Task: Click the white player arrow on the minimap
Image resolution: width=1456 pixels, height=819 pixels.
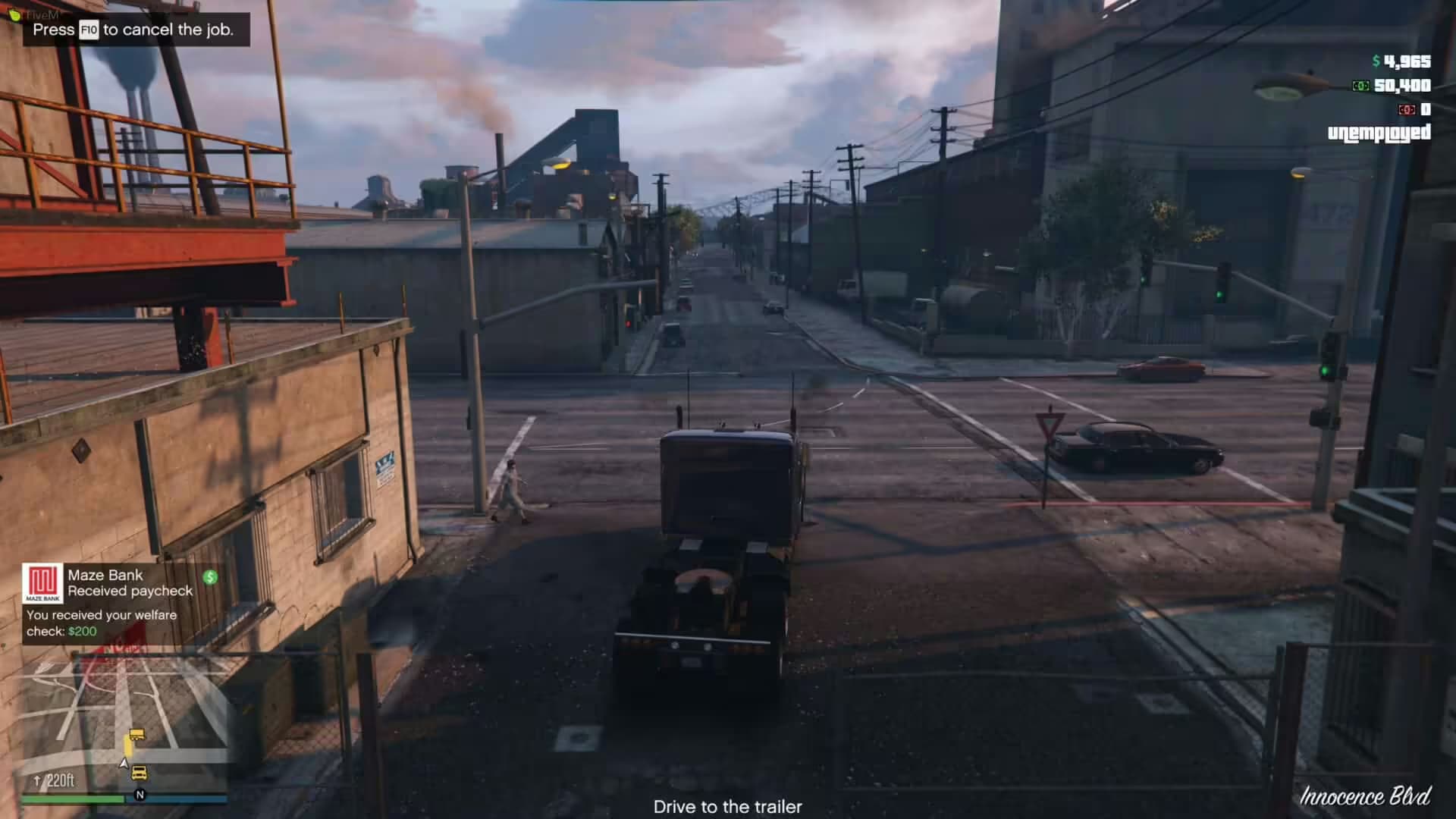Action: click(x=124, y=764)
